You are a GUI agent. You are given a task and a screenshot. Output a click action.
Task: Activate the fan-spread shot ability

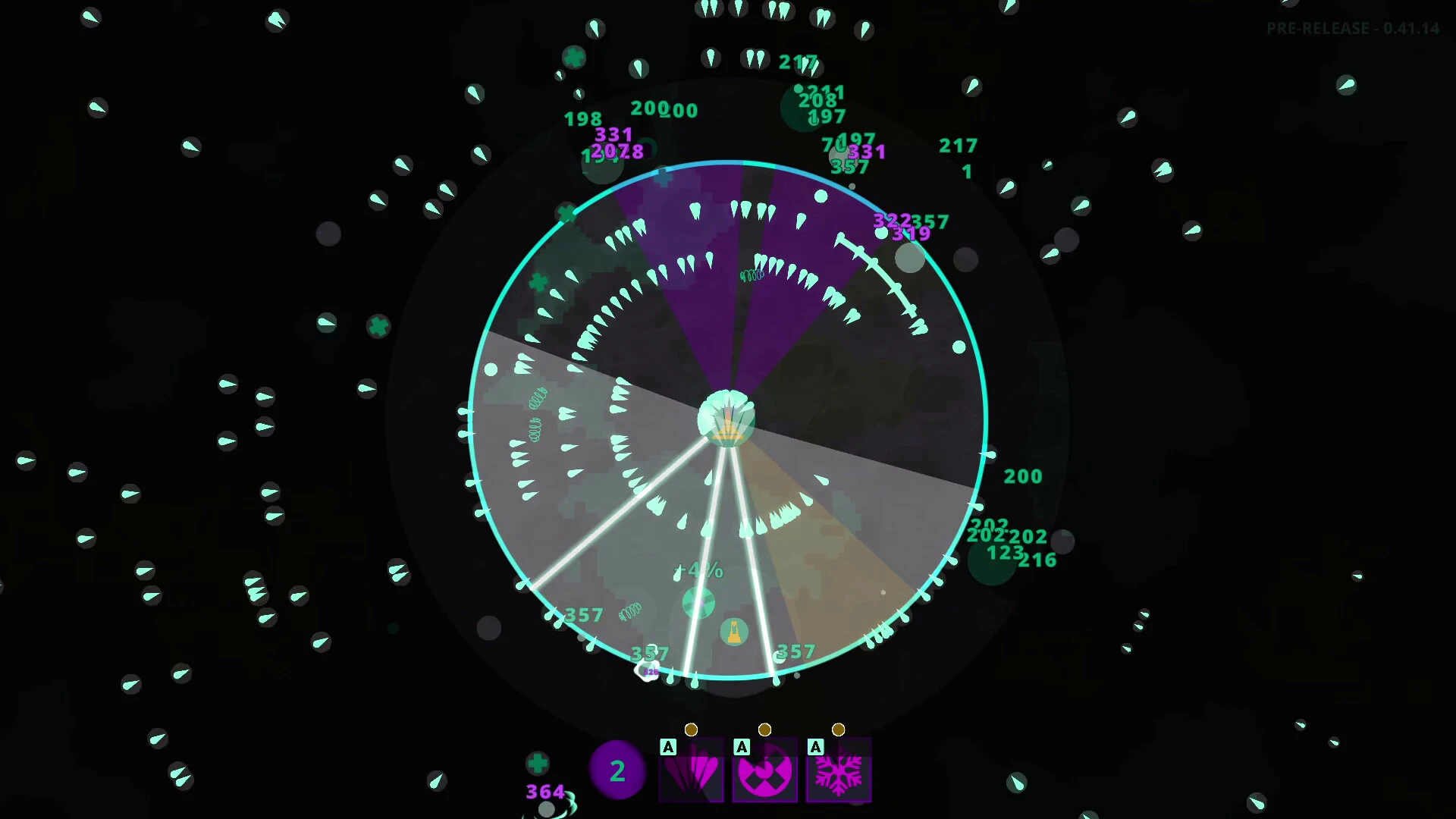click(691, 770)
